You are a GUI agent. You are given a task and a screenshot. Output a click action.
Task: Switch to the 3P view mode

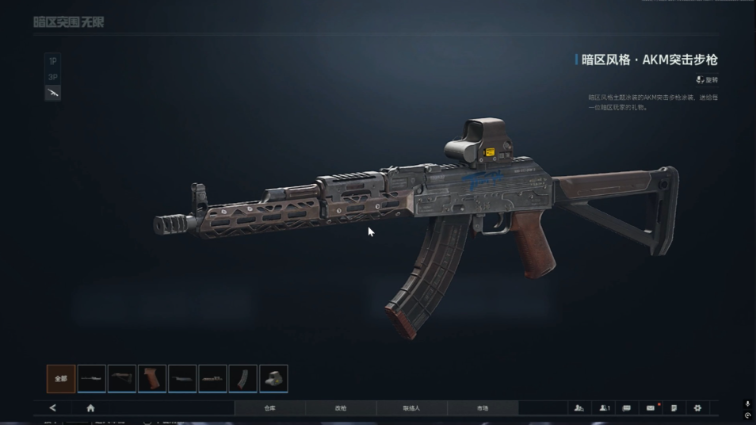pos(53,76)
